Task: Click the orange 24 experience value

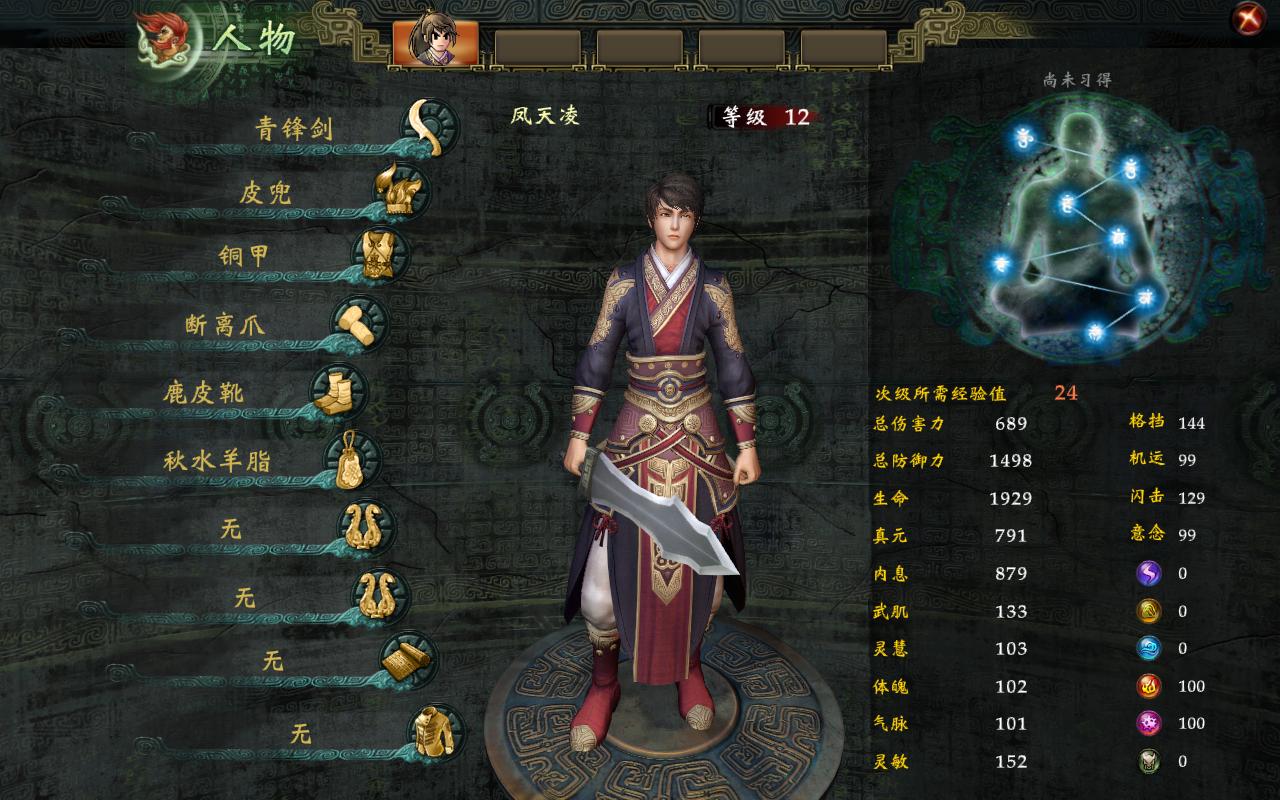Action: (1063, 394)
